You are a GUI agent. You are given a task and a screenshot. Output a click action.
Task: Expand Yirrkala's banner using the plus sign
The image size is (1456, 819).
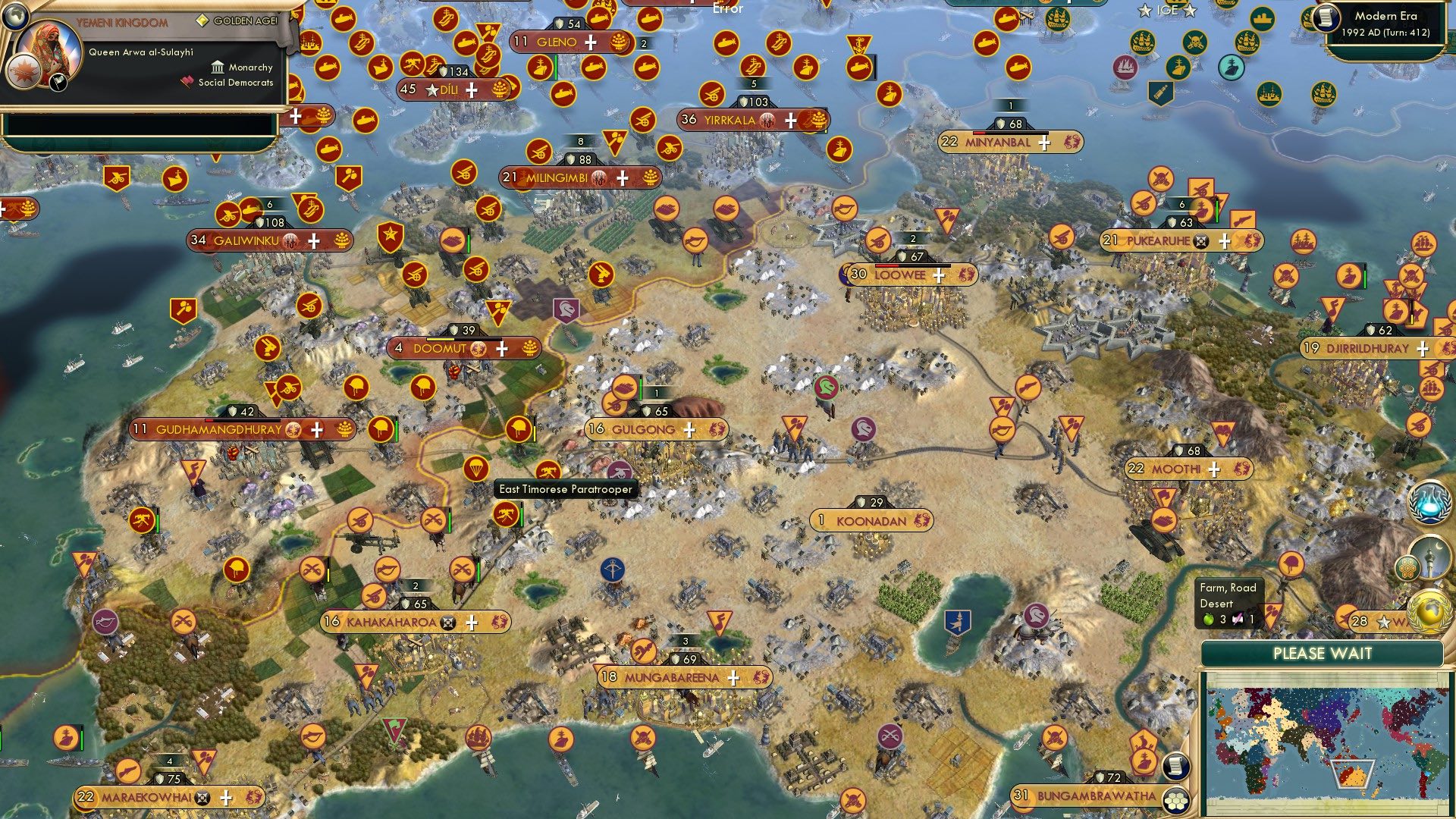point(791,119)
